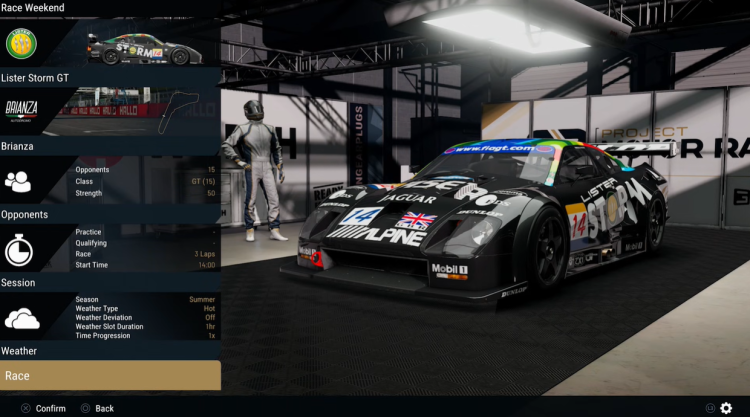Open the Weather settings panel
This screenshot has width=750, height=417.
[x=110, y=350]
